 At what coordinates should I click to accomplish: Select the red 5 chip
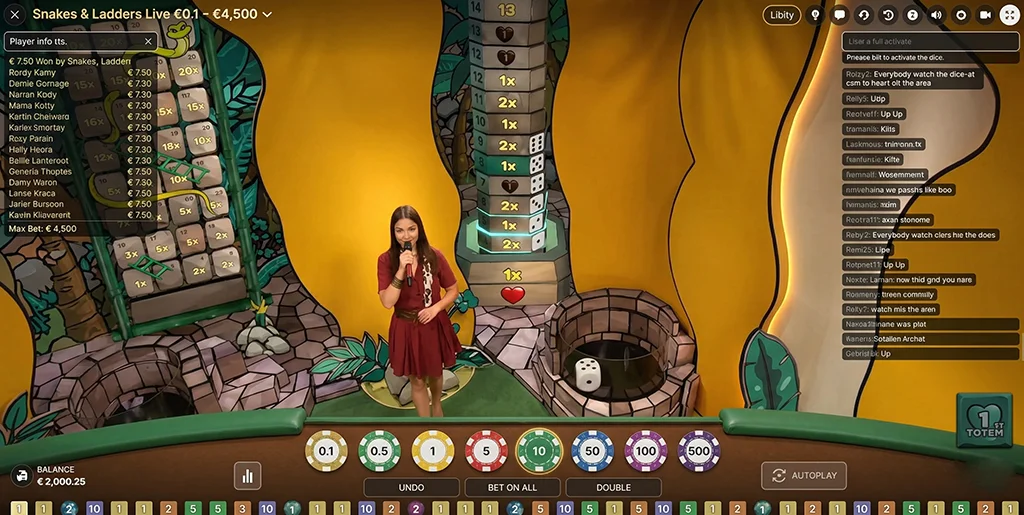point(486,451)
